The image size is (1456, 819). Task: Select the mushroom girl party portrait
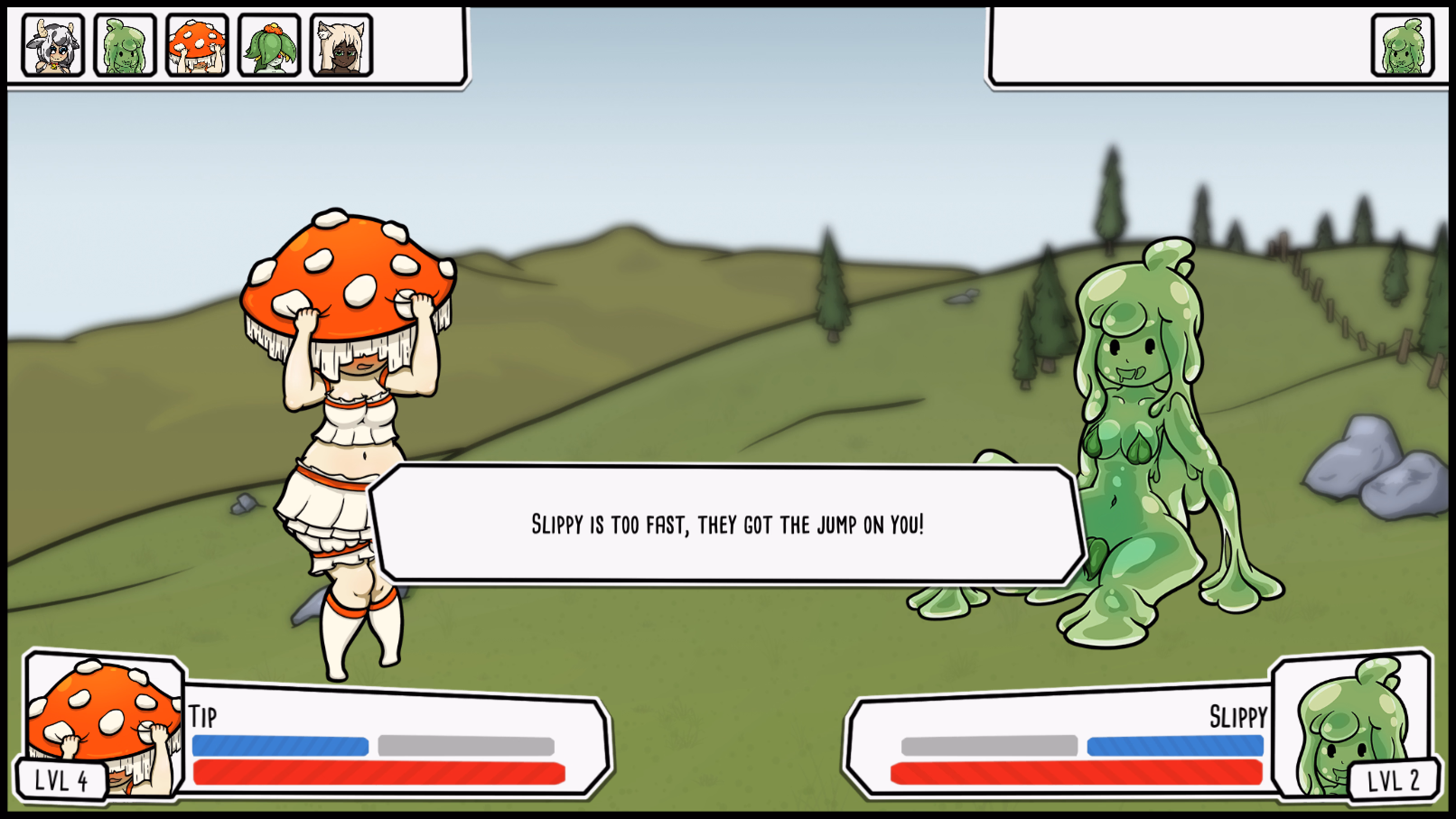[x=197, y=47]
